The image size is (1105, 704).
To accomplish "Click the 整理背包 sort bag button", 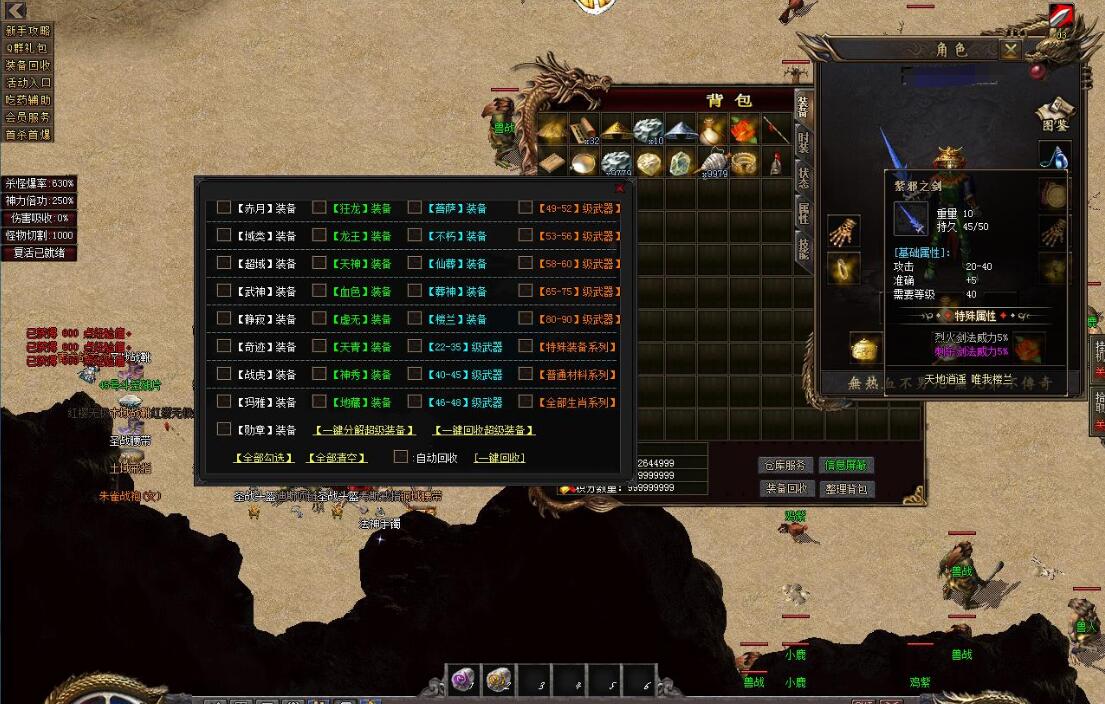I will (846, 489).
